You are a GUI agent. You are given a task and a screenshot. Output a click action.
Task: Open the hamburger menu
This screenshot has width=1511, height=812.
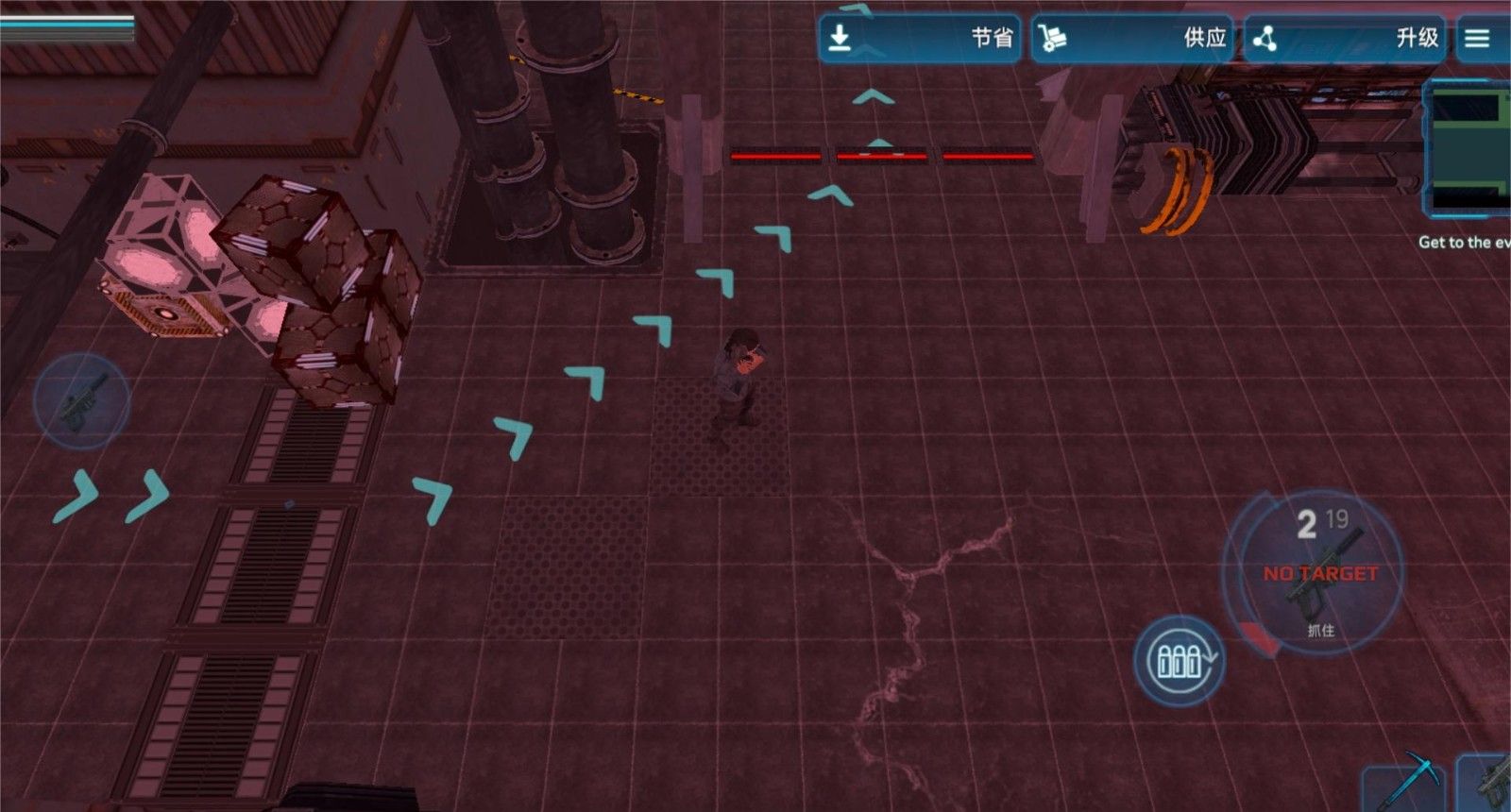pyautogui.click(x=1478, y=38)
